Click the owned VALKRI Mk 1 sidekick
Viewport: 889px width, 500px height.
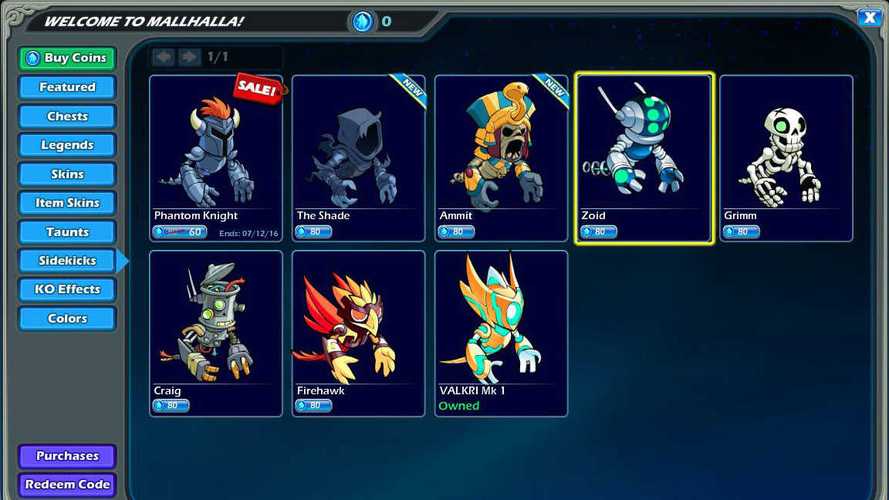(x=501, y=333)
